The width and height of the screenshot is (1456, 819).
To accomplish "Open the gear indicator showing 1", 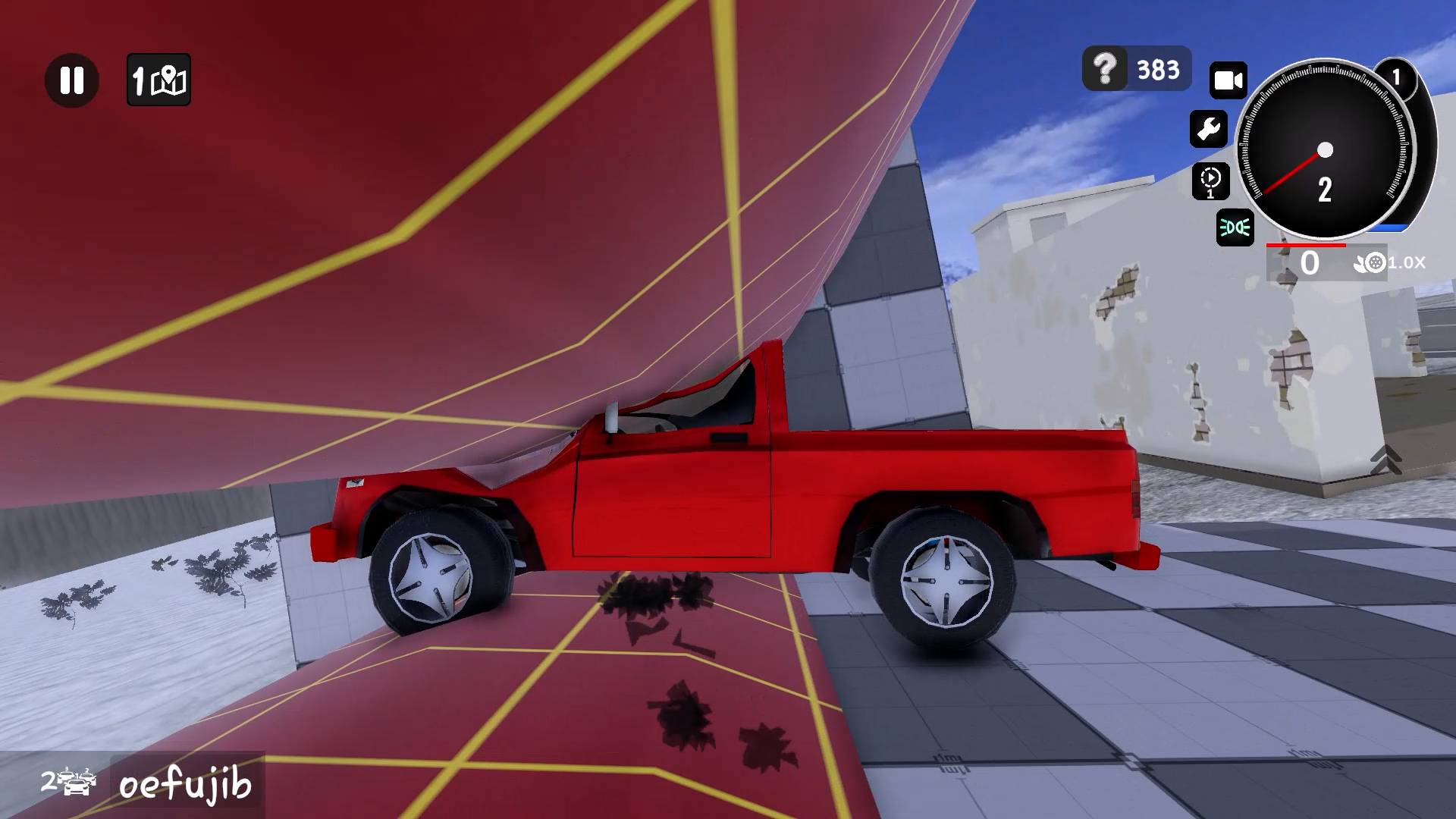I will pos(1398,75).
